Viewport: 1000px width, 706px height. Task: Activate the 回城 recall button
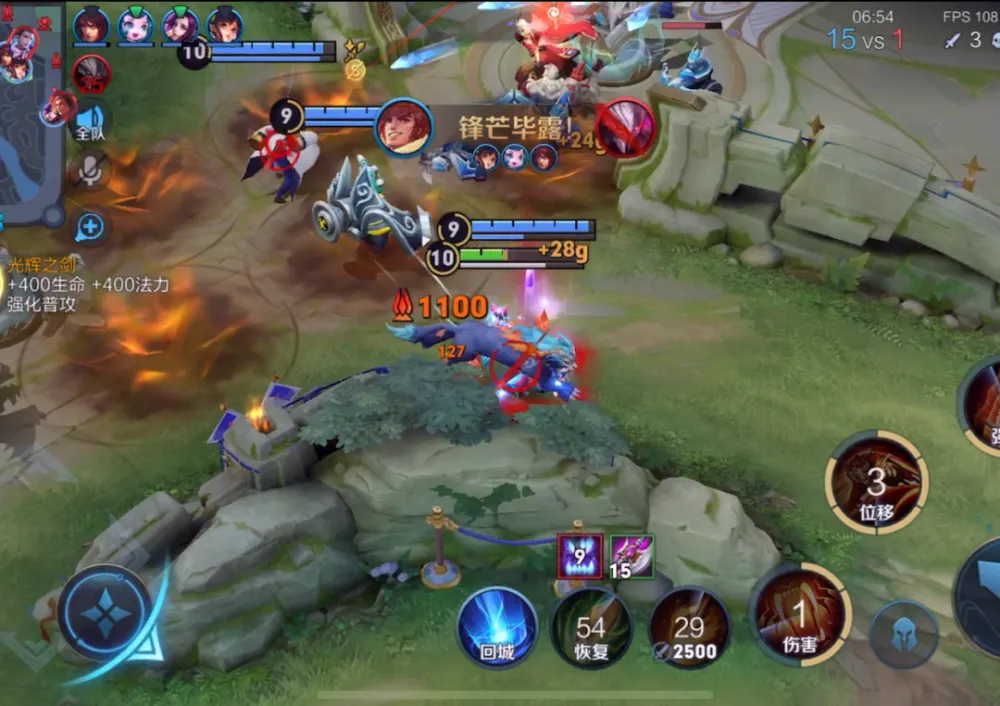[497, 628]
